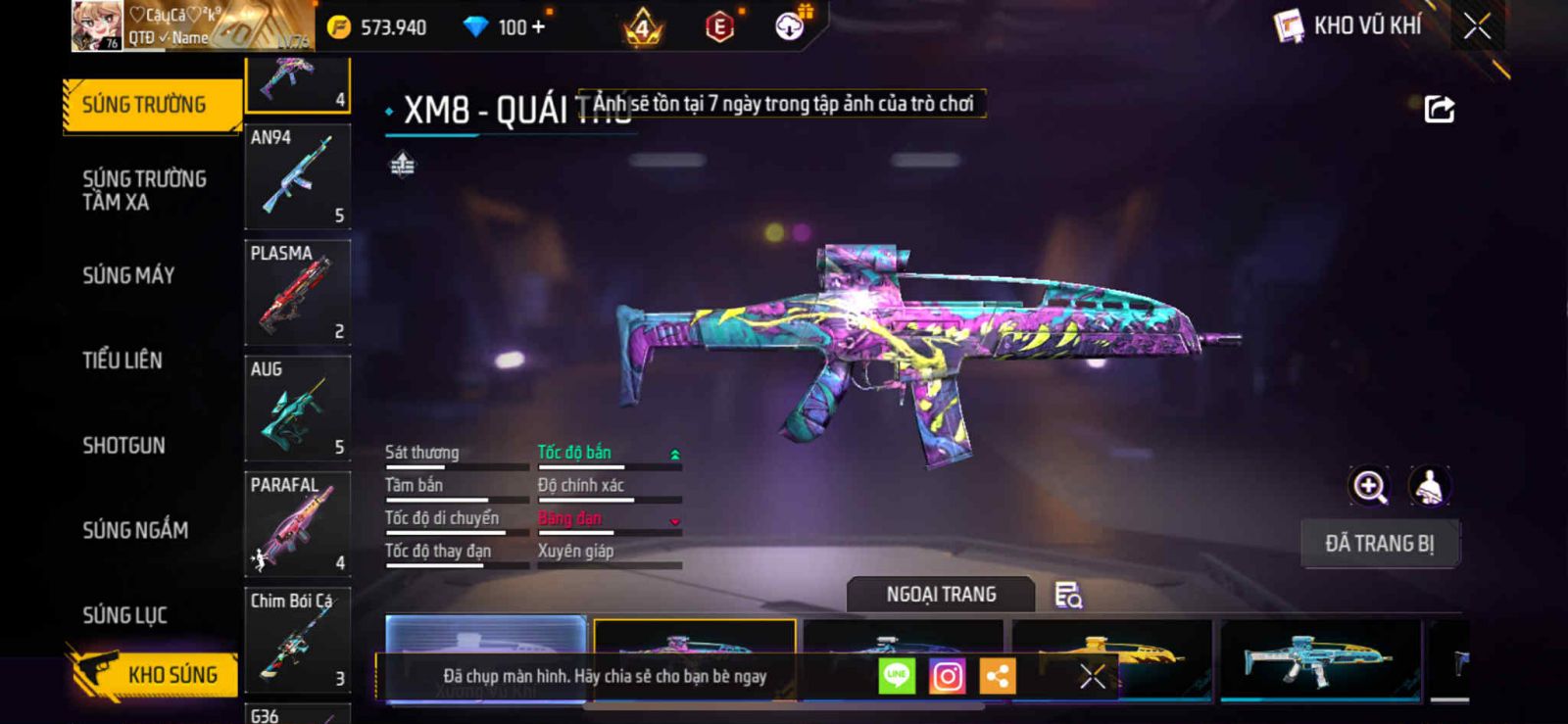Image resolution: width=1568 pixels, height=724 pixels.
Task: Share screenshot to Instagram
Action: (947, 676)
